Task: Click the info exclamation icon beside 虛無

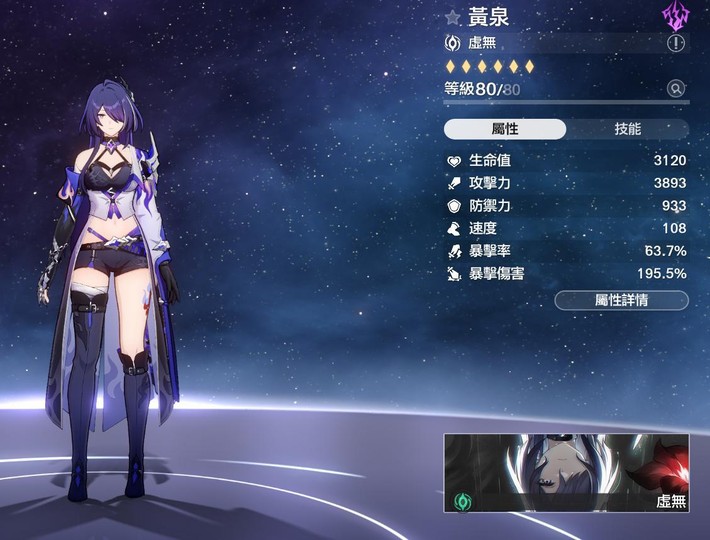Action: (677, 44)
